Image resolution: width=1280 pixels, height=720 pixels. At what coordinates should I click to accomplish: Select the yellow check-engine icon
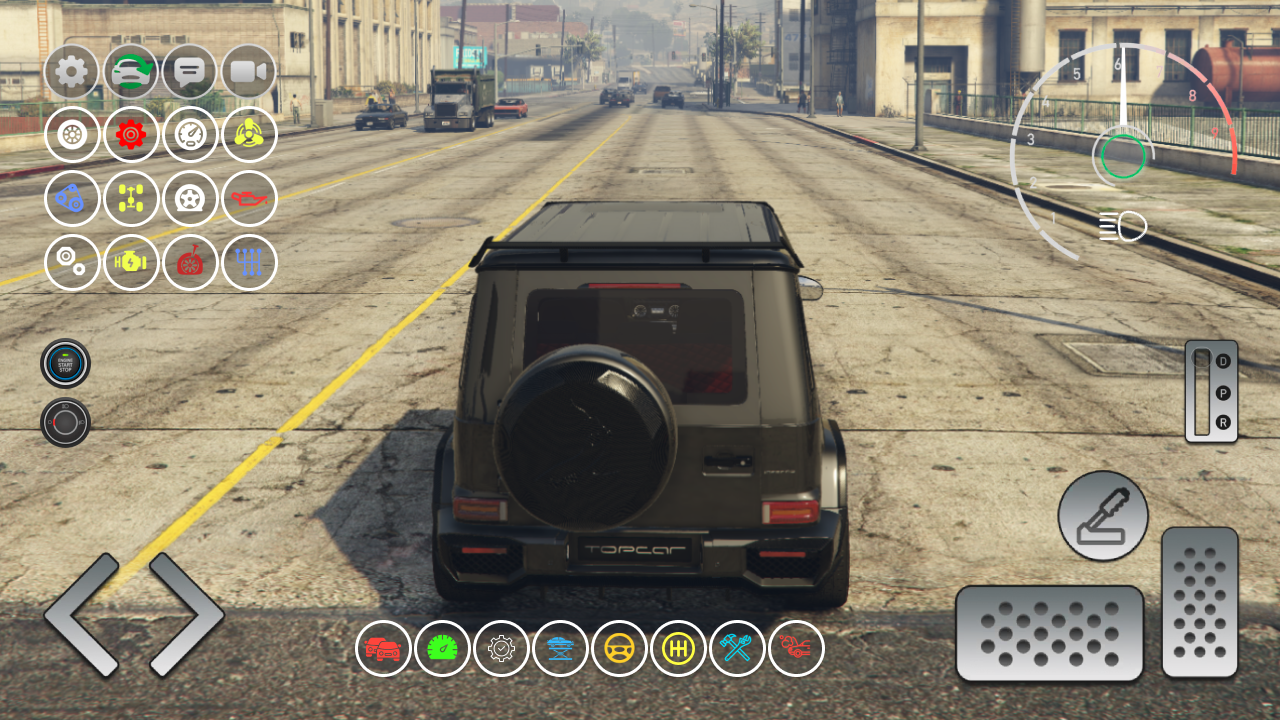[x=131, y=263]
